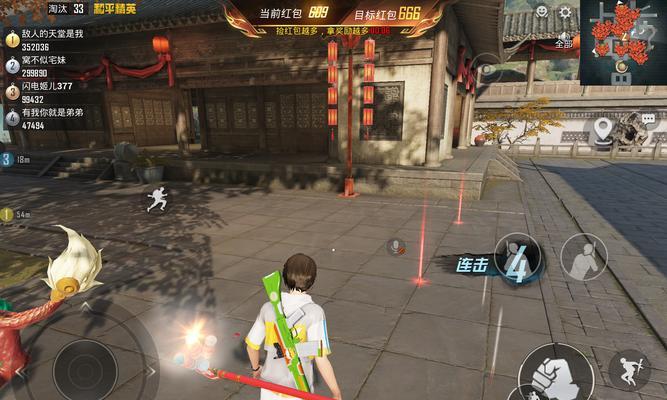
Task: Tap the movement joystick pad
Action: click(x=85, y=369)
